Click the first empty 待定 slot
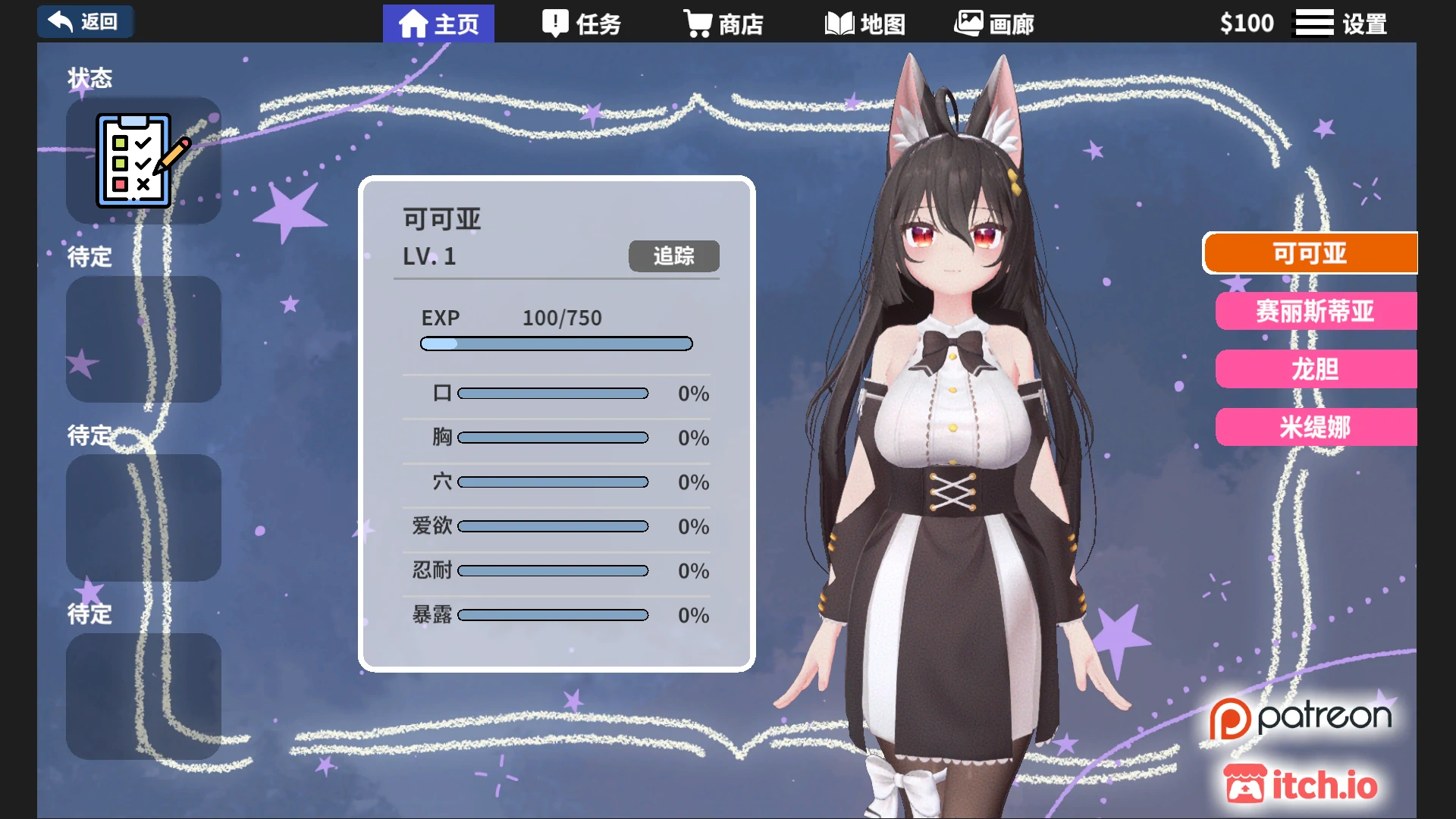1456x819 pixels. tap(143, 339)
